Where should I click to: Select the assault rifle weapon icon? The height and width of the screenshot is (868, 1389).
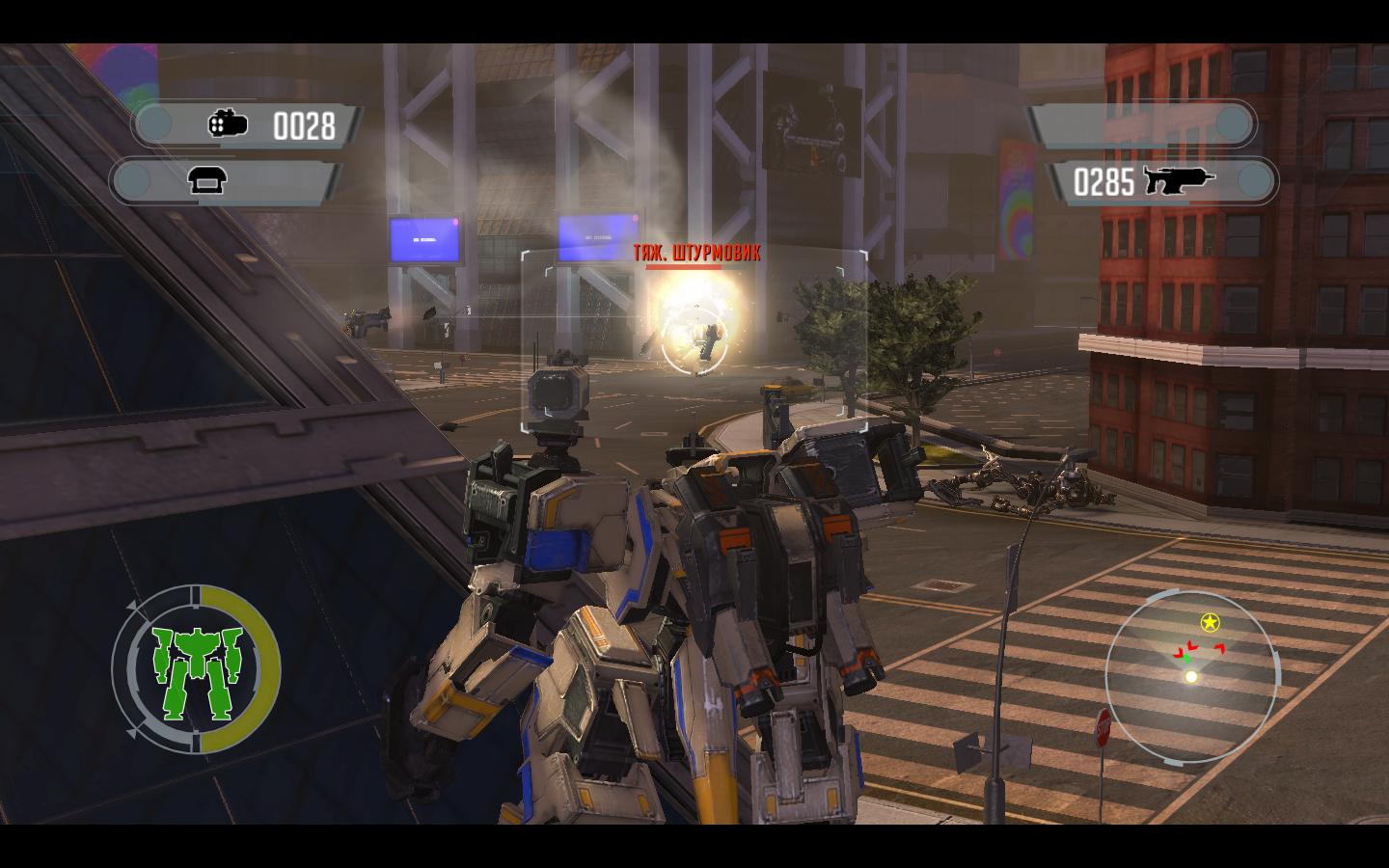1178,180
